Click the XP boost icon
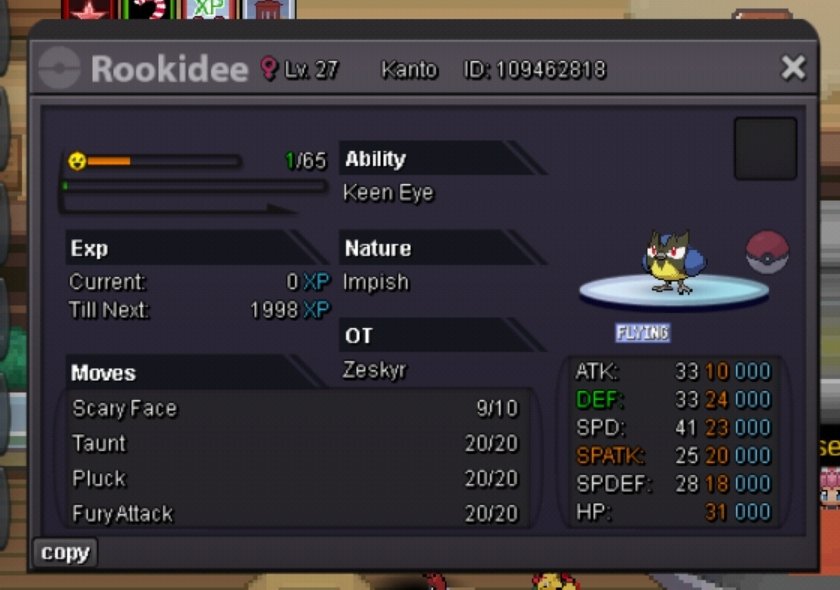This screenshot has width=840, height=590. tap(210, 9)
